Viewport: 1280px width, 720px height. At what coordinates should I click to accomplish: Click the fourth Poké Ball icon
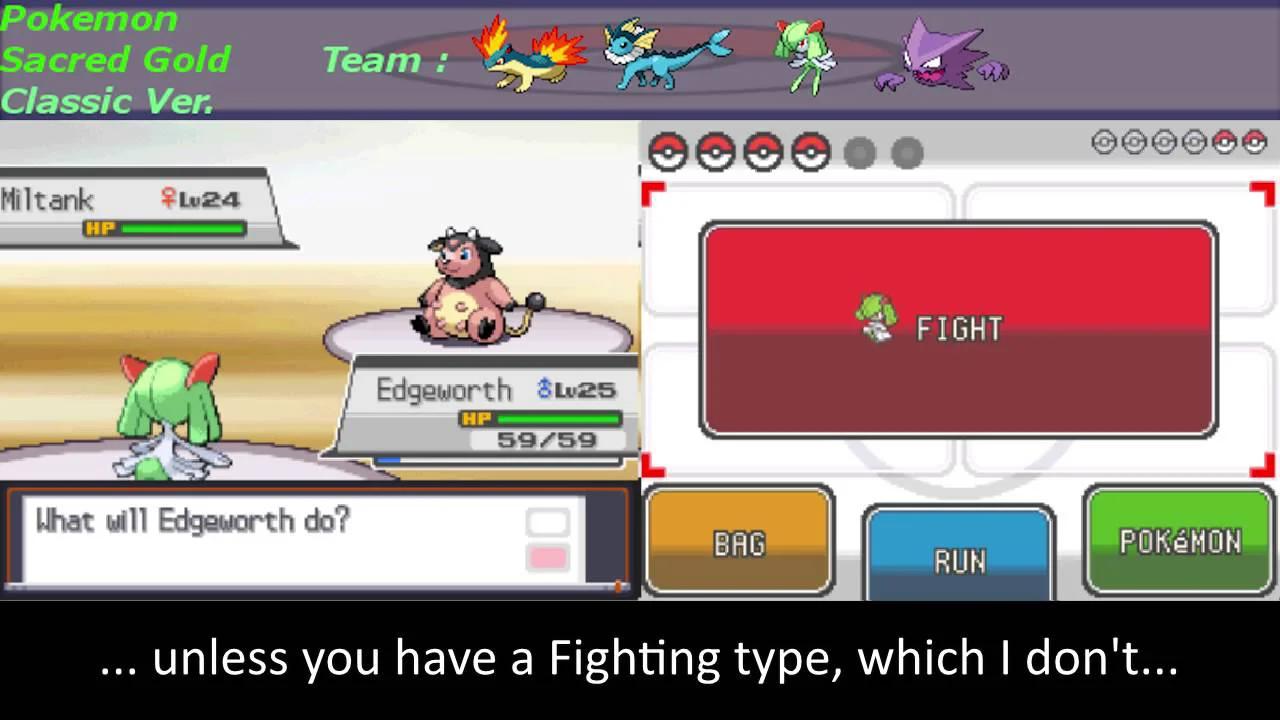point(811,152)
